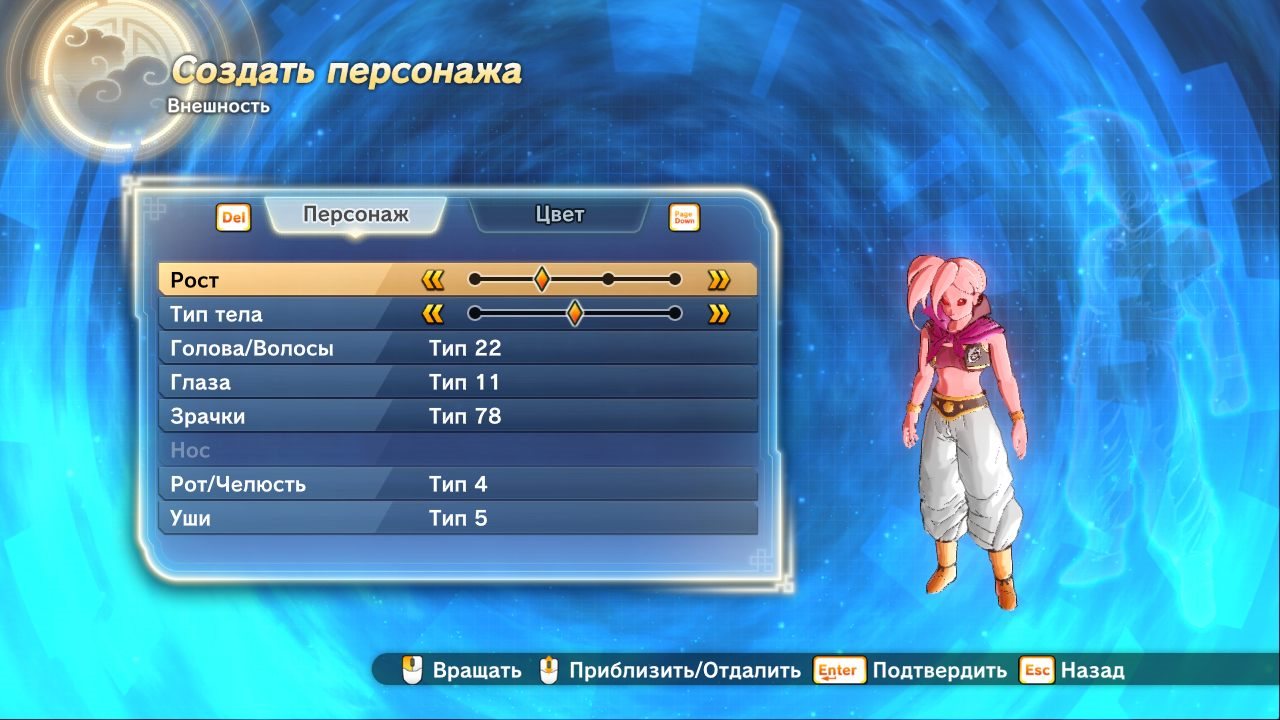The height and width of the screenshot is (720, 1280).
Task: Open the Зрачки type row
Action: point(457,417)
